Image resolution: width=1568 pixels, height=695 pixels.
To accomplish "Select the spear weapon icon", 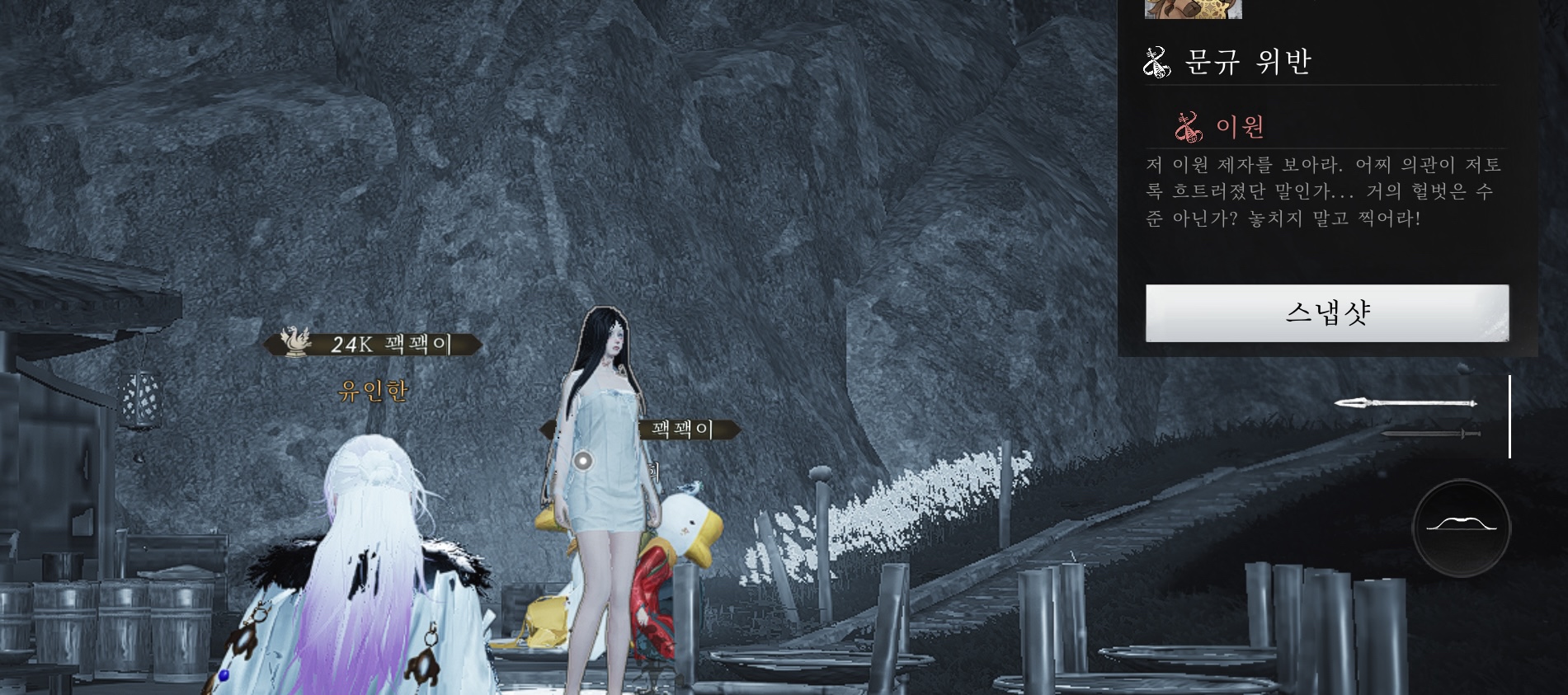I will point(1405,403).
